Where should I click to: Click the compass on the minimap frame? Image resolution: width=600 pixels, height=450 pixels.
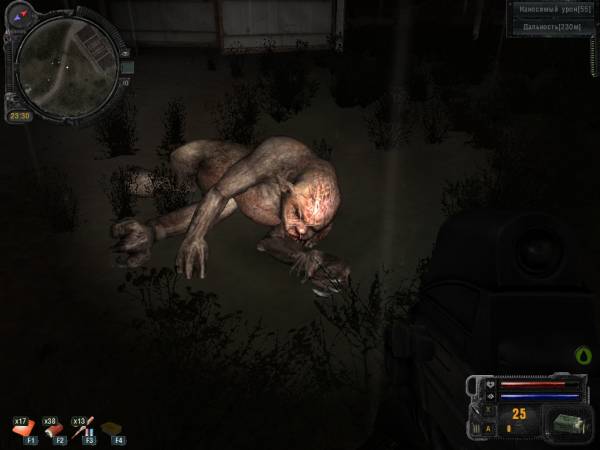pos(18,17)
